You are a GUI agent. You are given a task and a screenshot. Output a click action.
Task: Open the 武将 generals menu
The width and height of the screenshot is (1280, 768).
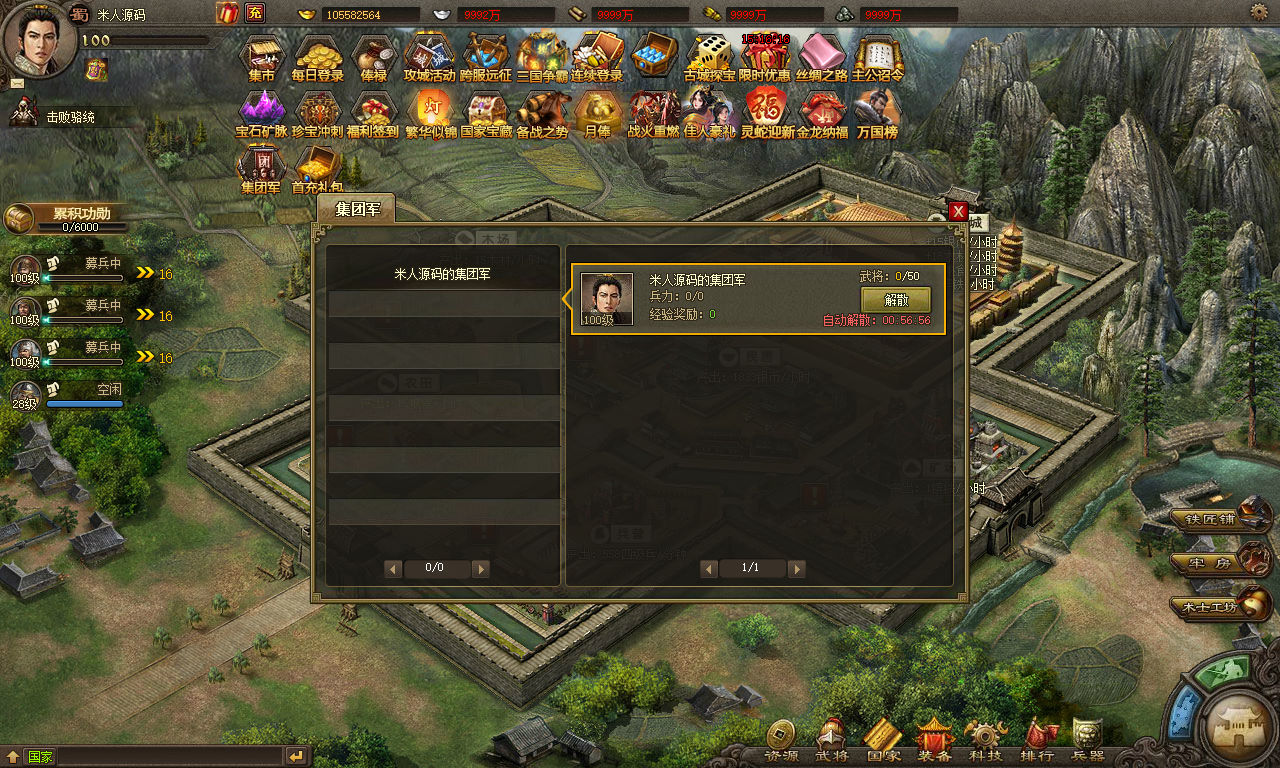point(832,742)
